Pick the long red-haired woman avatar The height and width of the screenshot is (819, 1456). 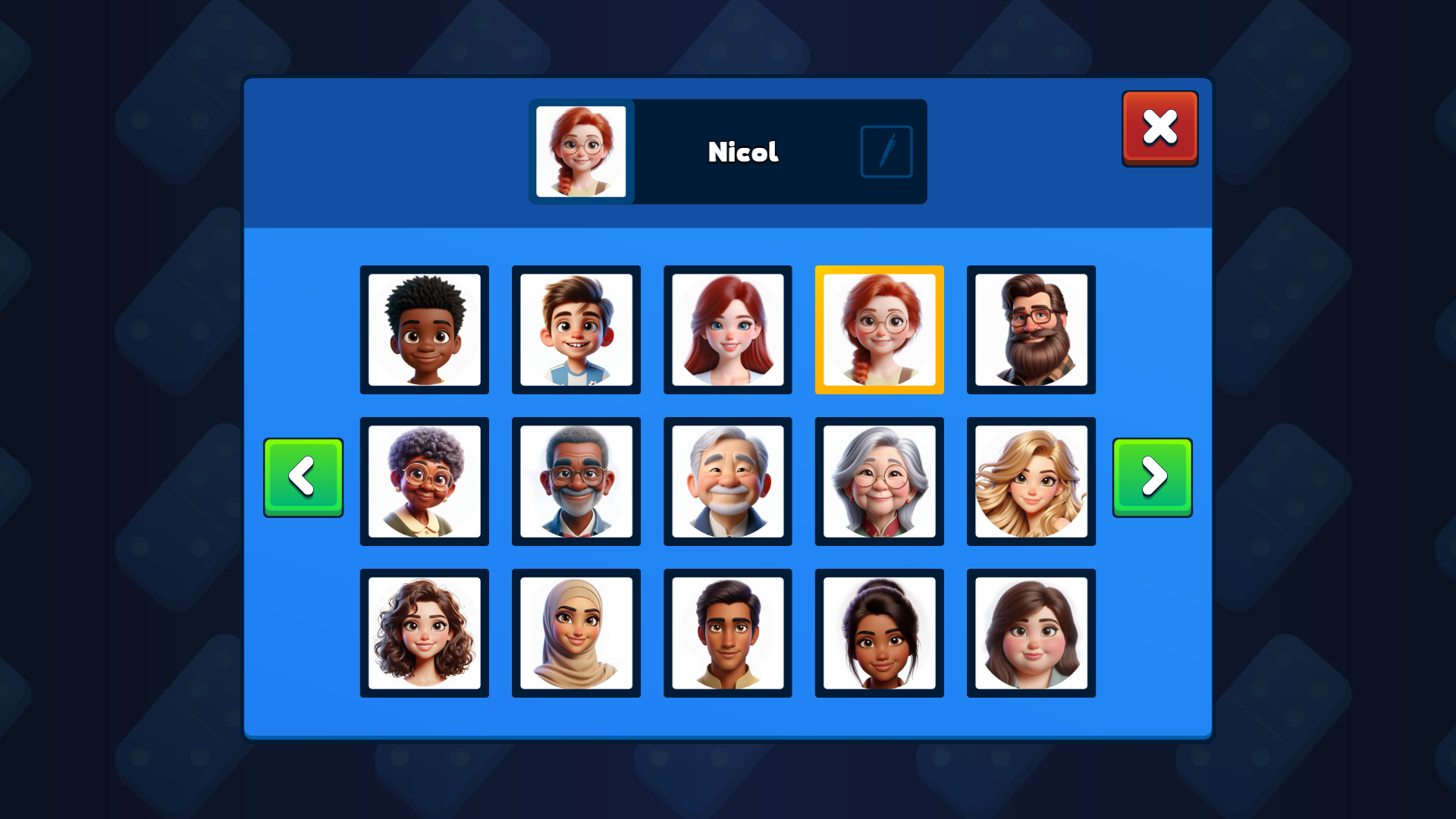(x=728, y=330)
